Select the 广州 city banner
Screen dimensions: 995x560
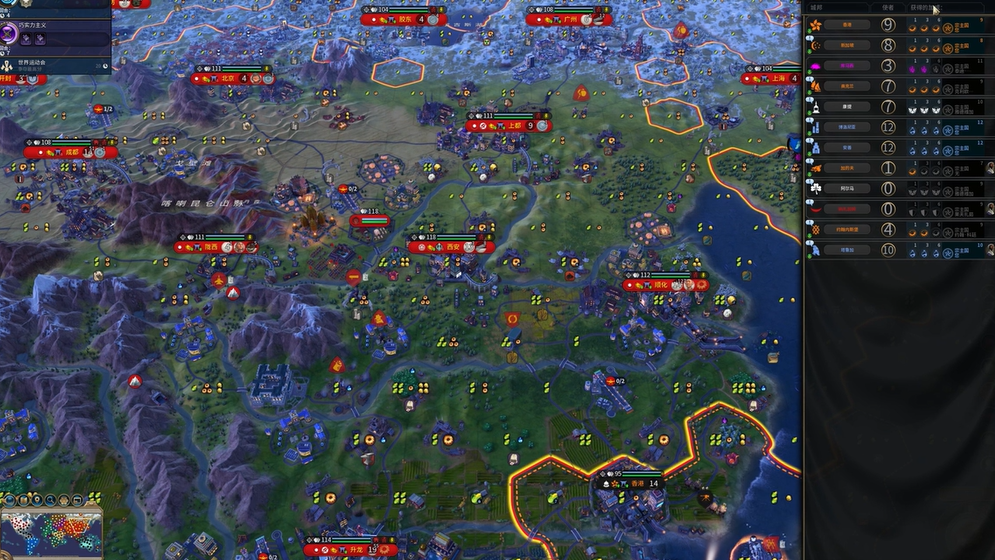(569, 19)
